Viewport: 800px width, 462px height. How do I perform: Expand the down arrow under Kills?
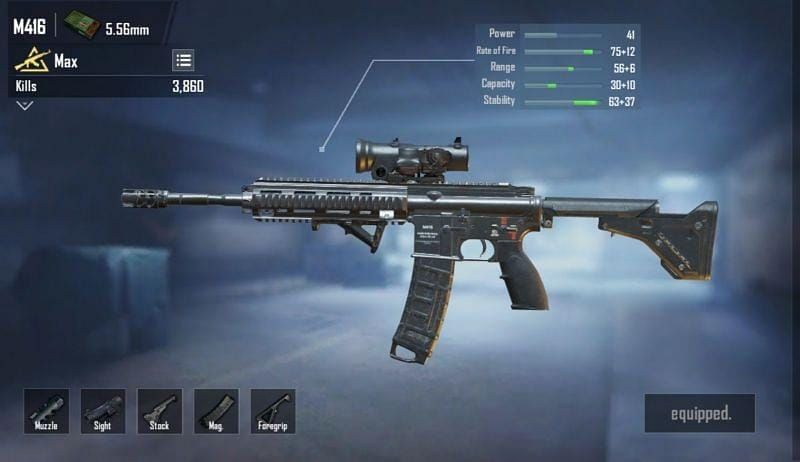pyautogui.click(x=25, y=106)
